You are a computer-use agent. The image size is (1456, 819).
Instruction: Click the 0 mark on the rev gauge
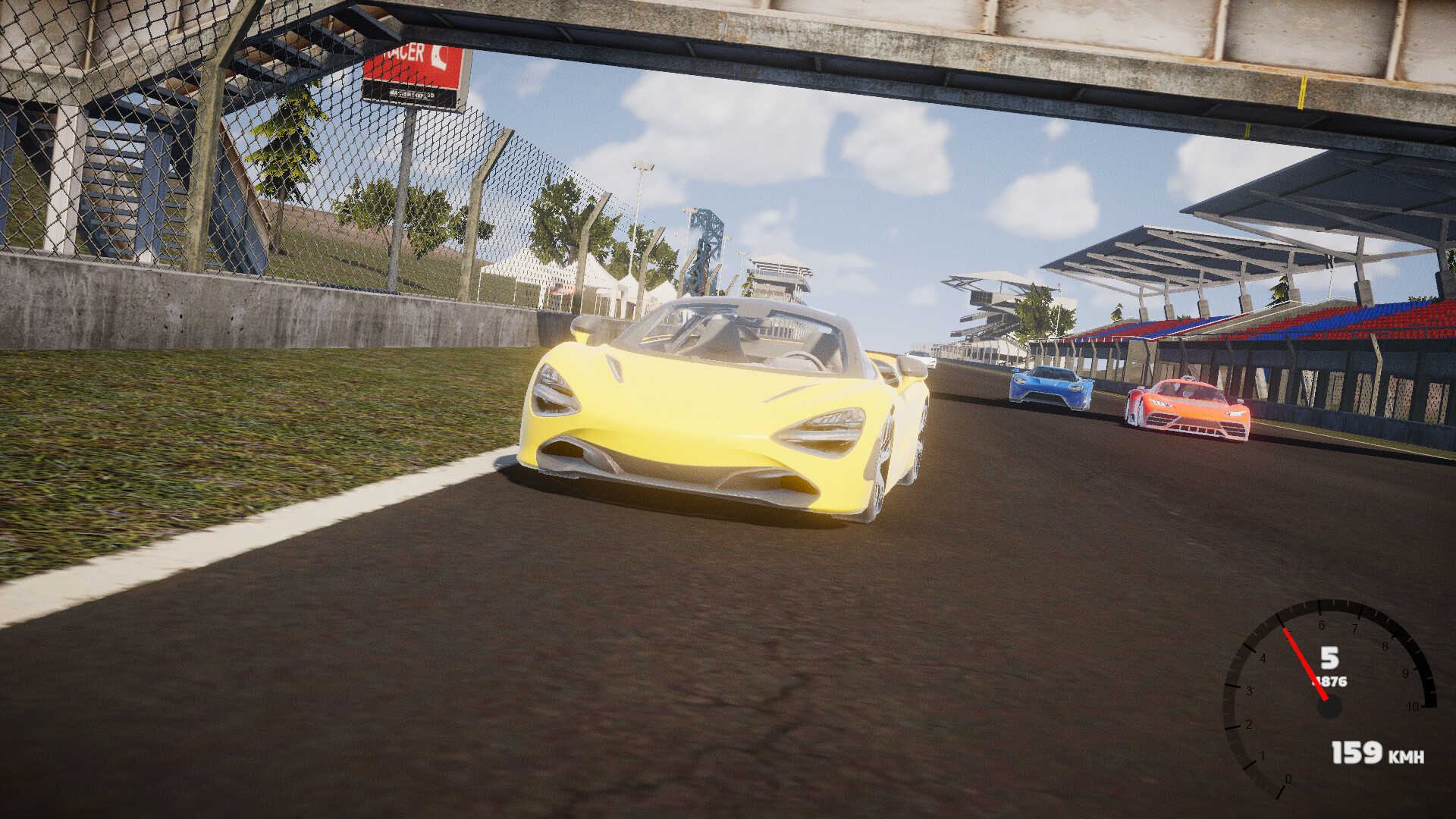point(1288,779)
